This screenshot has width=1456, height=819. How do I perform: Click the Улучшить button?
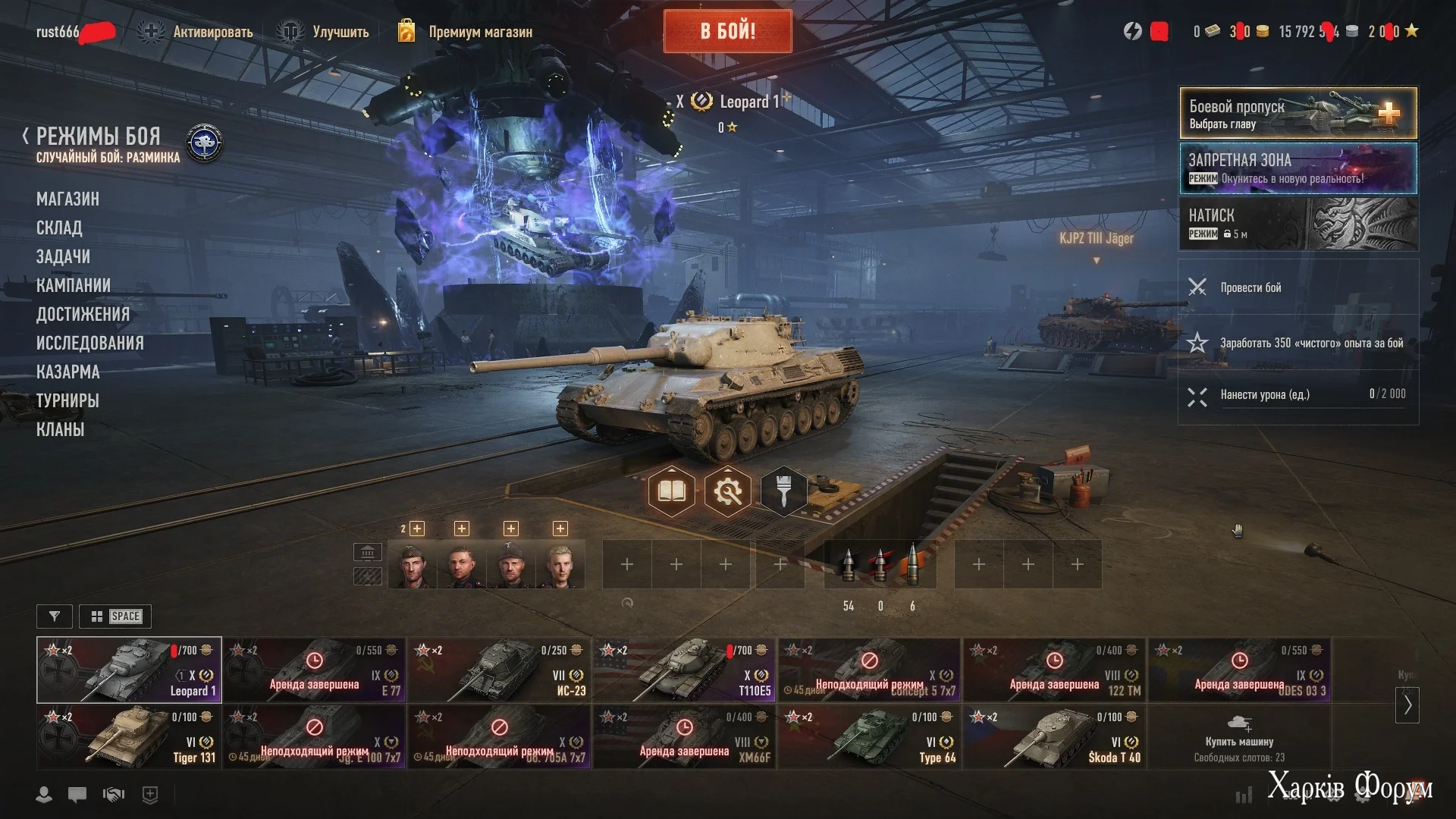point(340,32)
